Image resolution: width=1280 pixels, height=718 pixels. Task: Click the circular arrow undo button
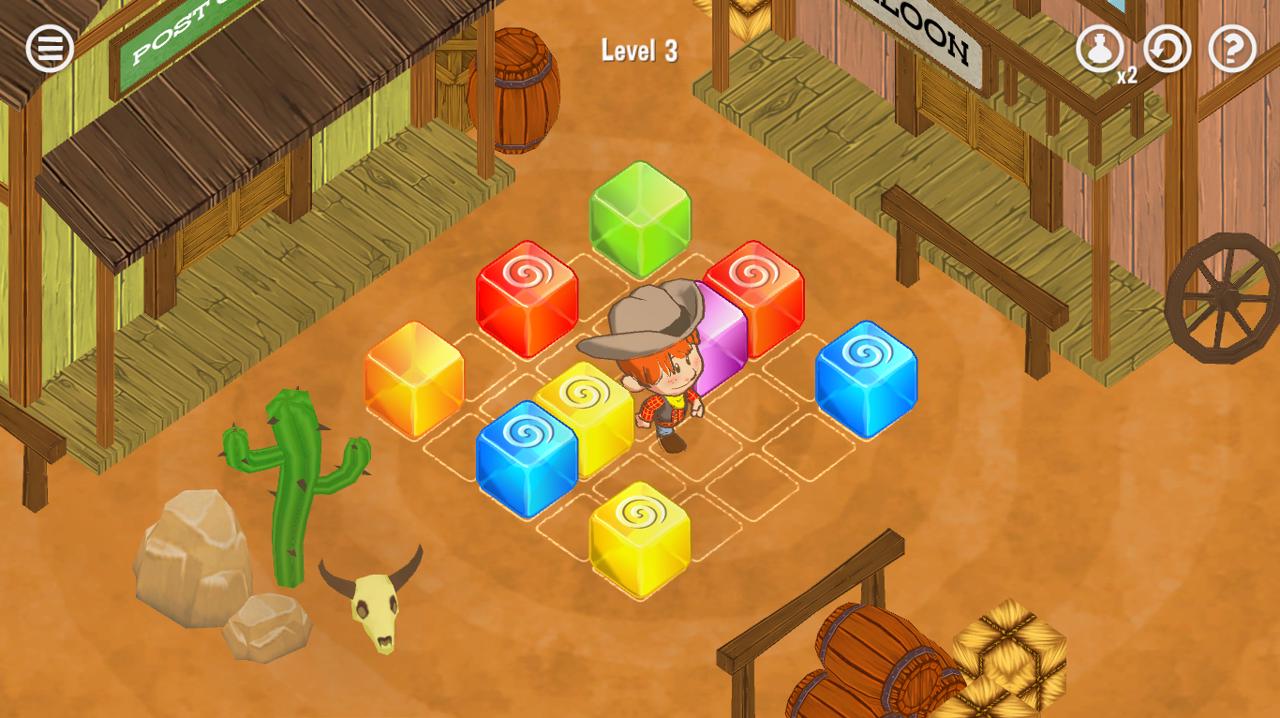1167,48
